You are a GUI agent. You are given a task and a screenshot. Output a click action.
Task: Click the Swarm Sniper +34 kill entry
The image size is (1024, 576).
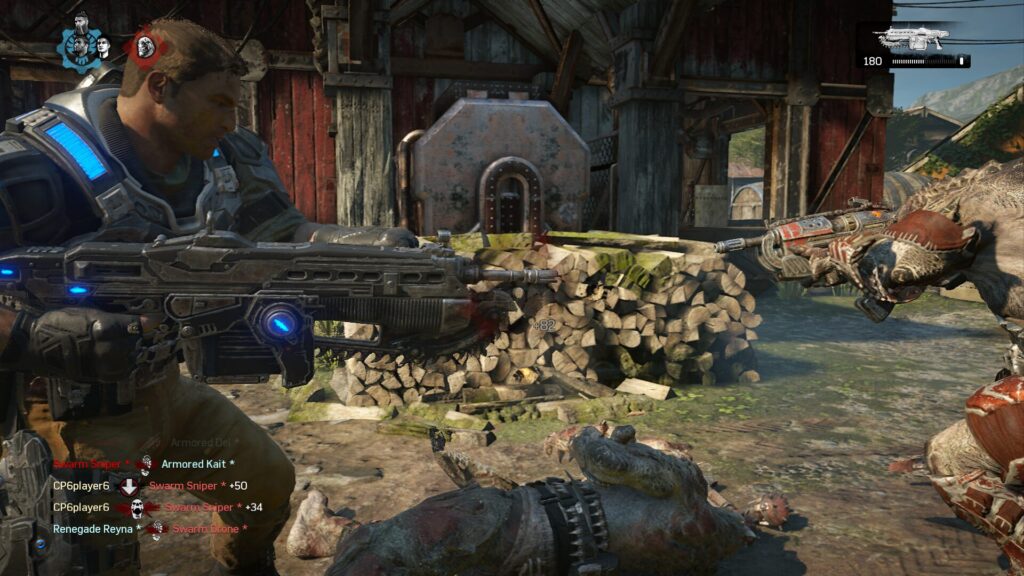click(x=205, y=507)
